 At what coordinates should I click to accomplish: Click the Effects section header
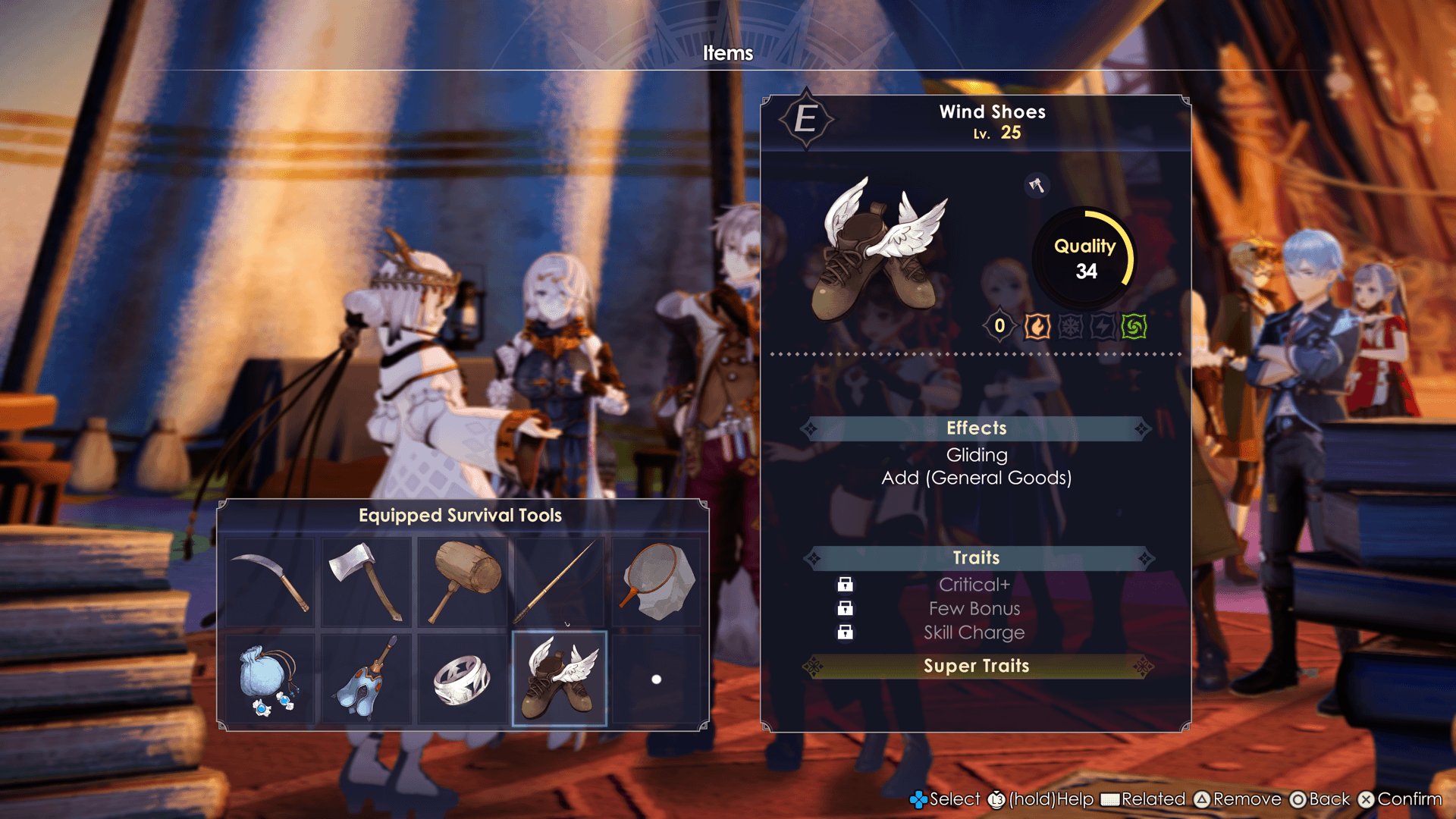(977, 428)
